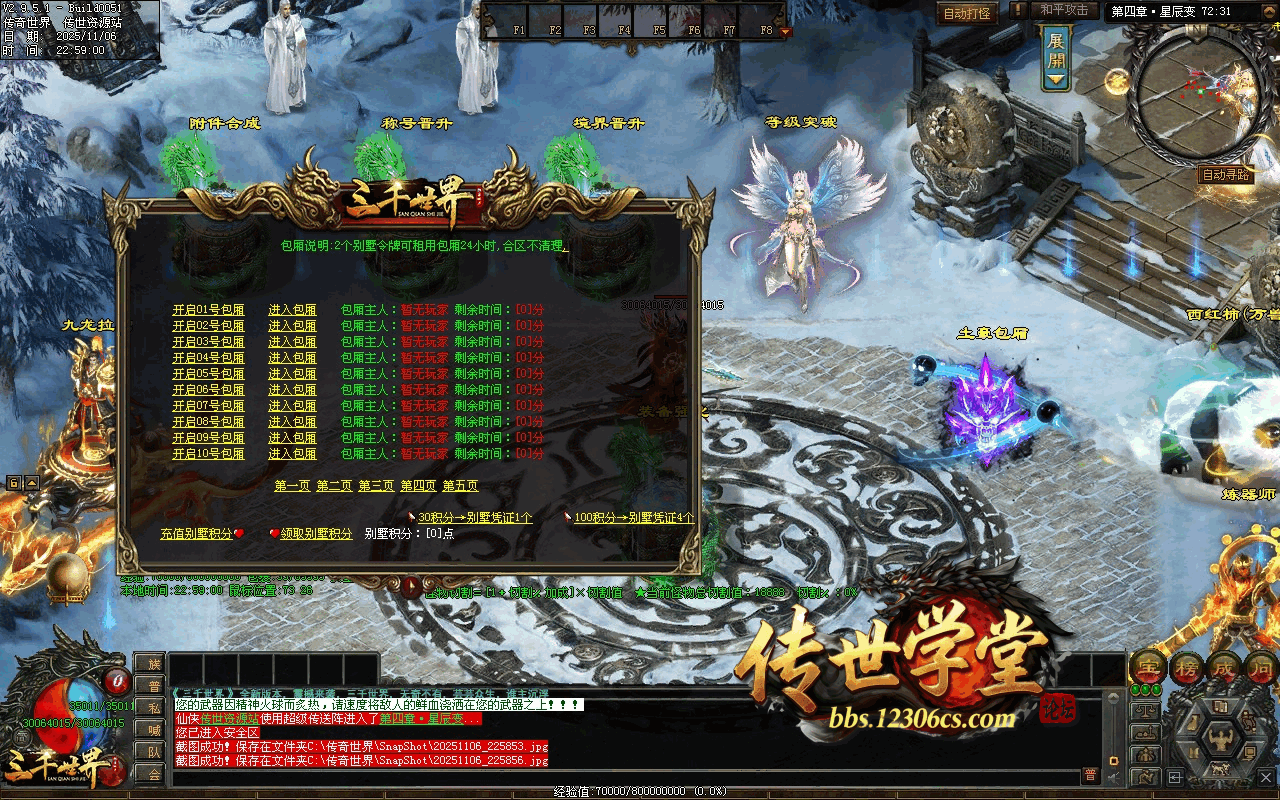The image size is (1280, 800).
Task: Expand the 展開 dropdown panel
Action: pos(1056,58)
